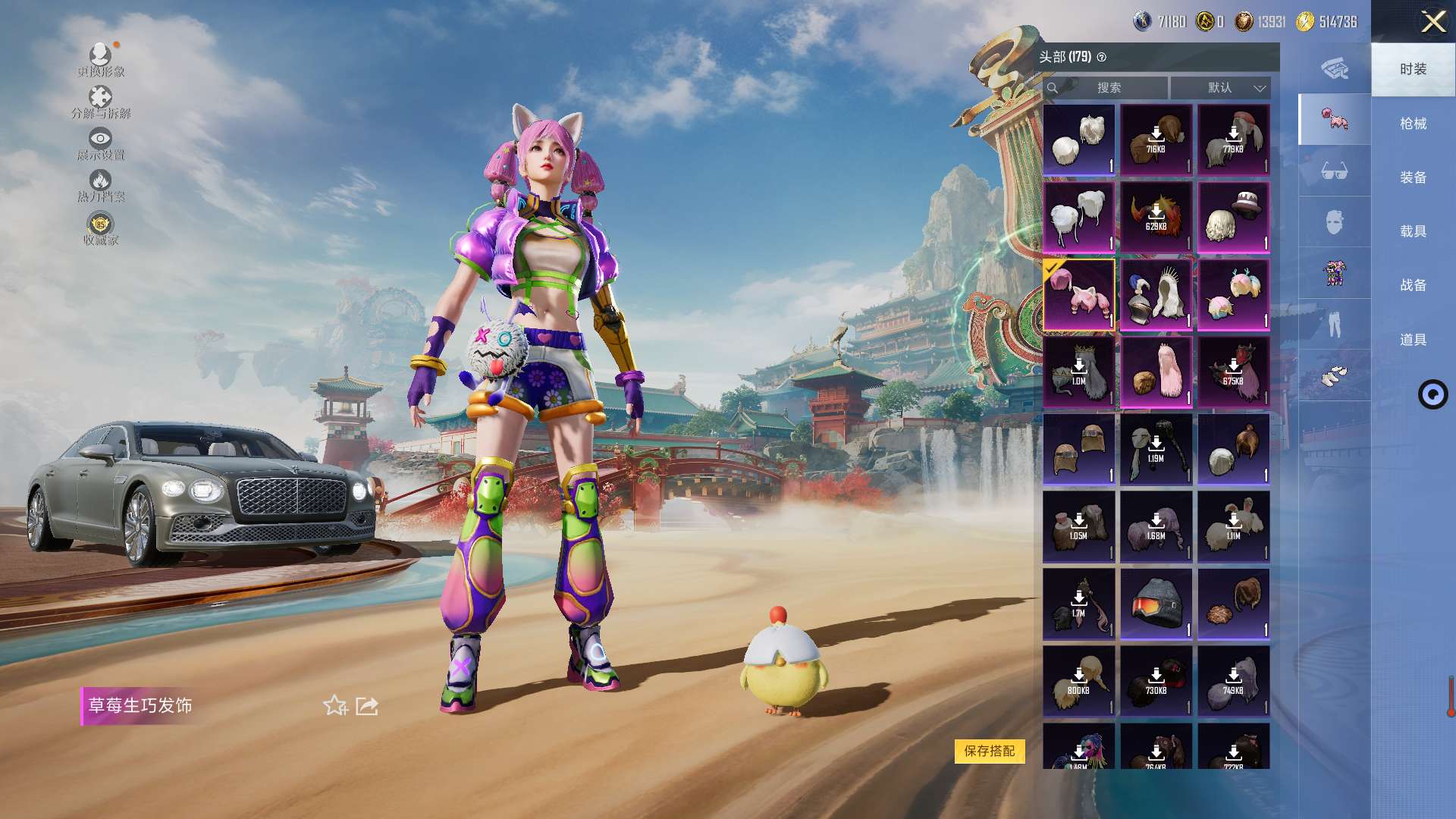
Task: Select the pink cat-ear pigtail hair
Action: pyautogui.click(x=1078, y=295)
